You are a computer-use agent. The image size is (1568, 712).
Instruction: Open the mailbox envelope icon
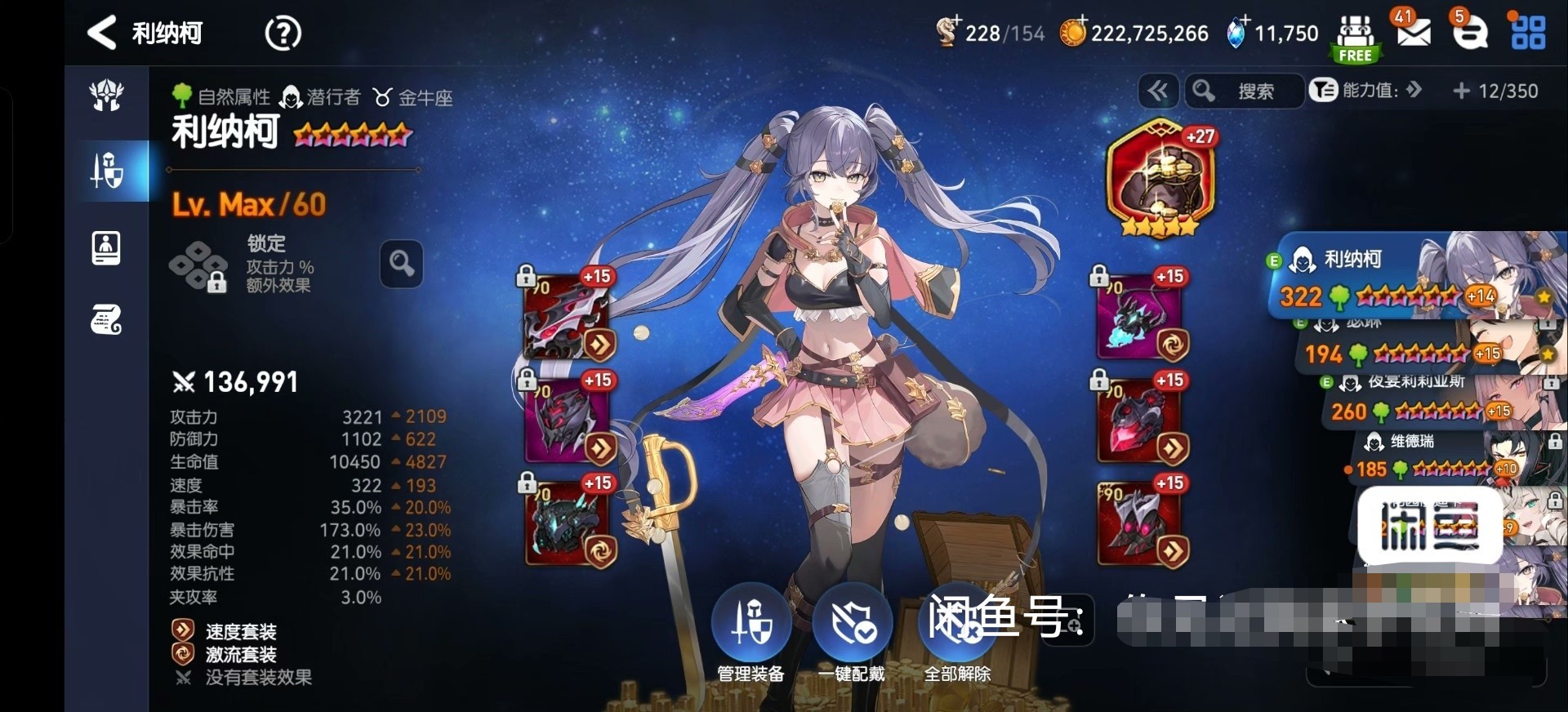(1413, 33)
